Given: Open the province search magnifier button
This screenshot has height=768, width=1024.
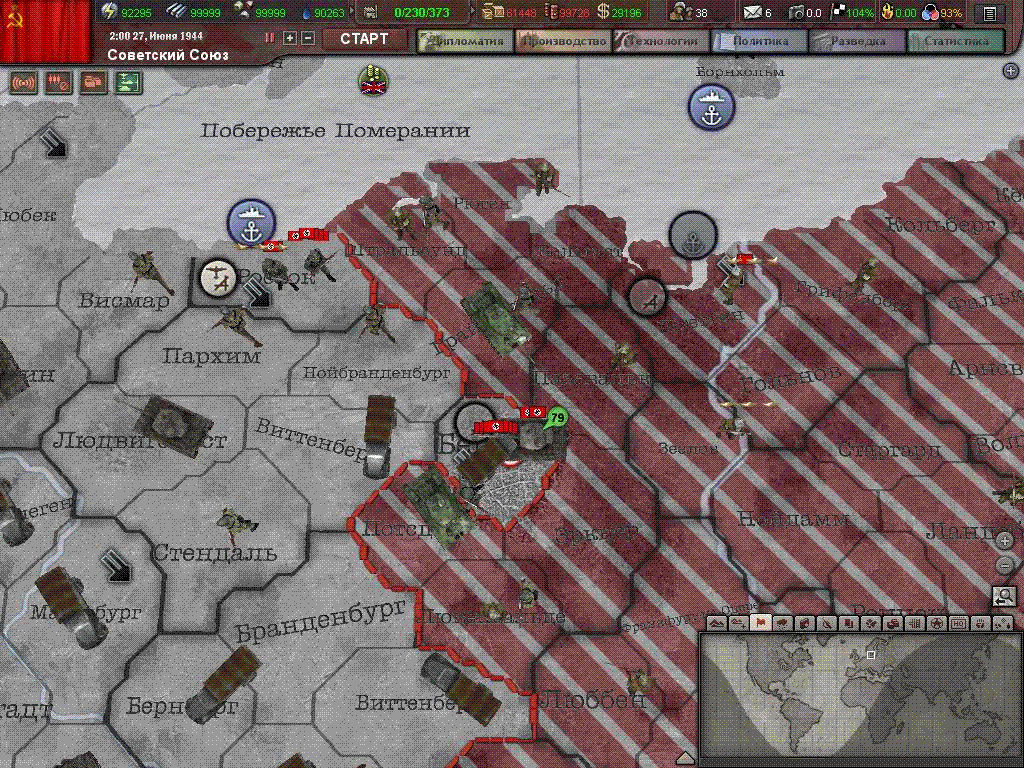Looking at the screenshot, I should [1004, 596].
